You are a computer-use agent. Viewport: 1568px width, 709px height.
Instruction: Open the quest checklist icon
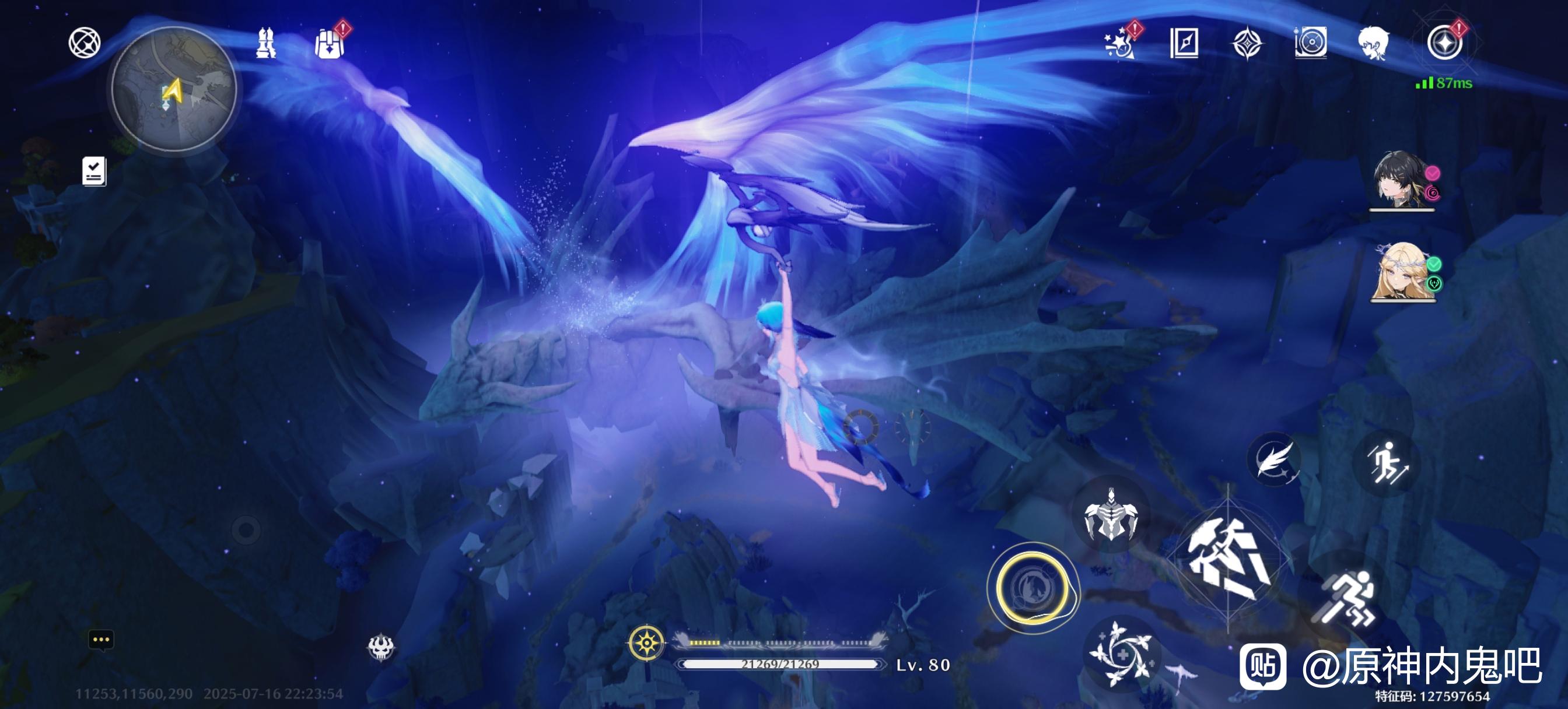[94, 171]
